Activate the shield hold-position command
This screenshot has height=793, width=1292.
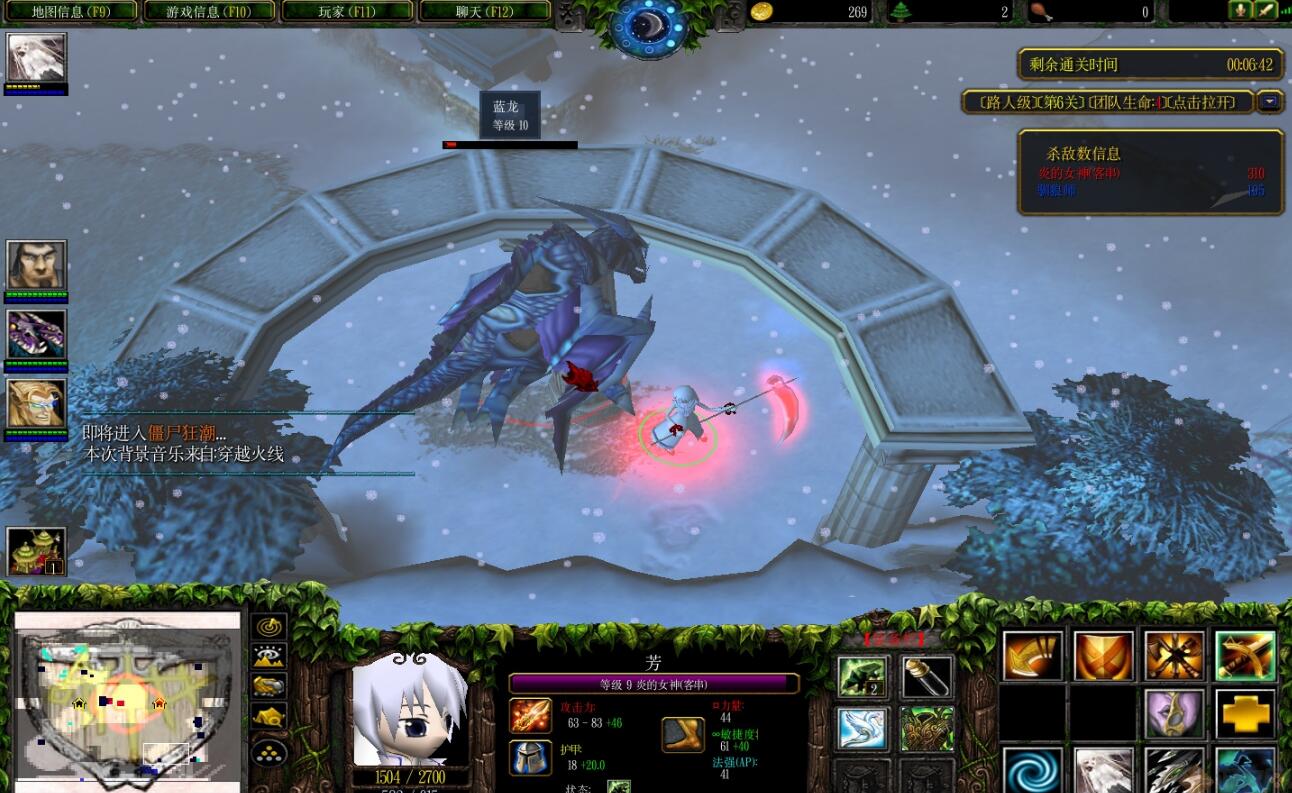tap(1103, 656)
